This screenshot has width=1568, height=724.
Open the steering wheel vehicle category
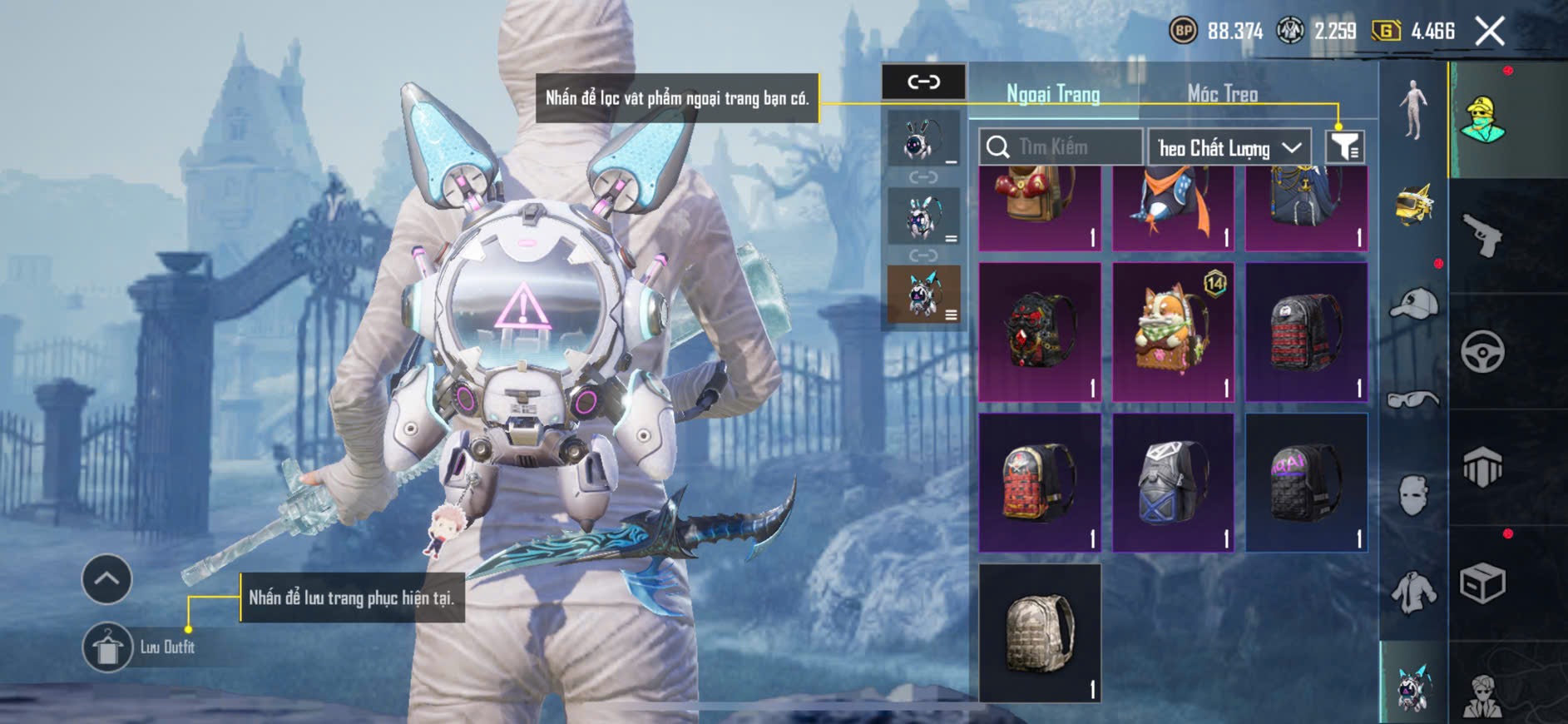(x=1482, y=351)
